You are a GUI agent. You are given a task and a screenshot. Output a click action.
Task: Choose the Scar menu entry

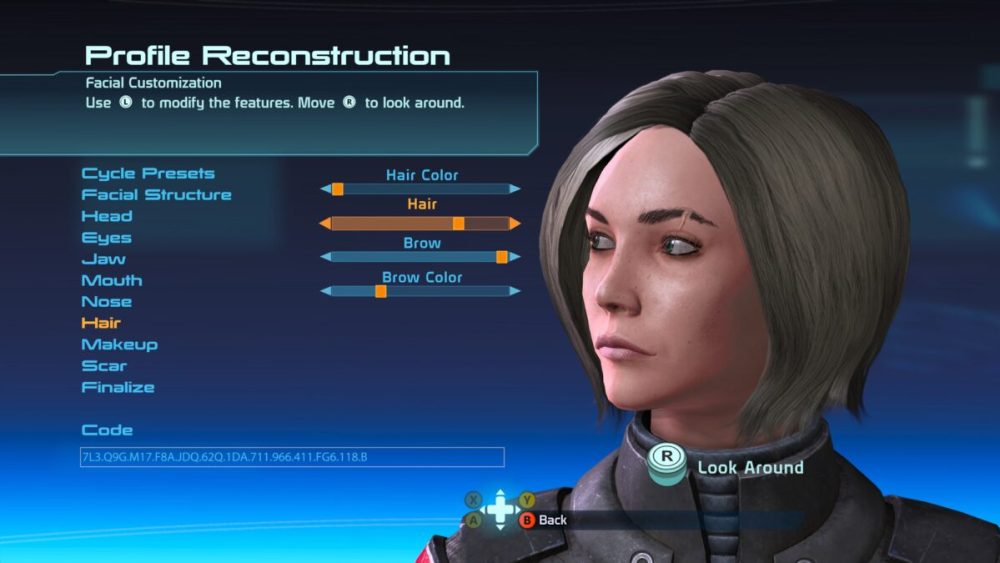click(x=104, y=366)
